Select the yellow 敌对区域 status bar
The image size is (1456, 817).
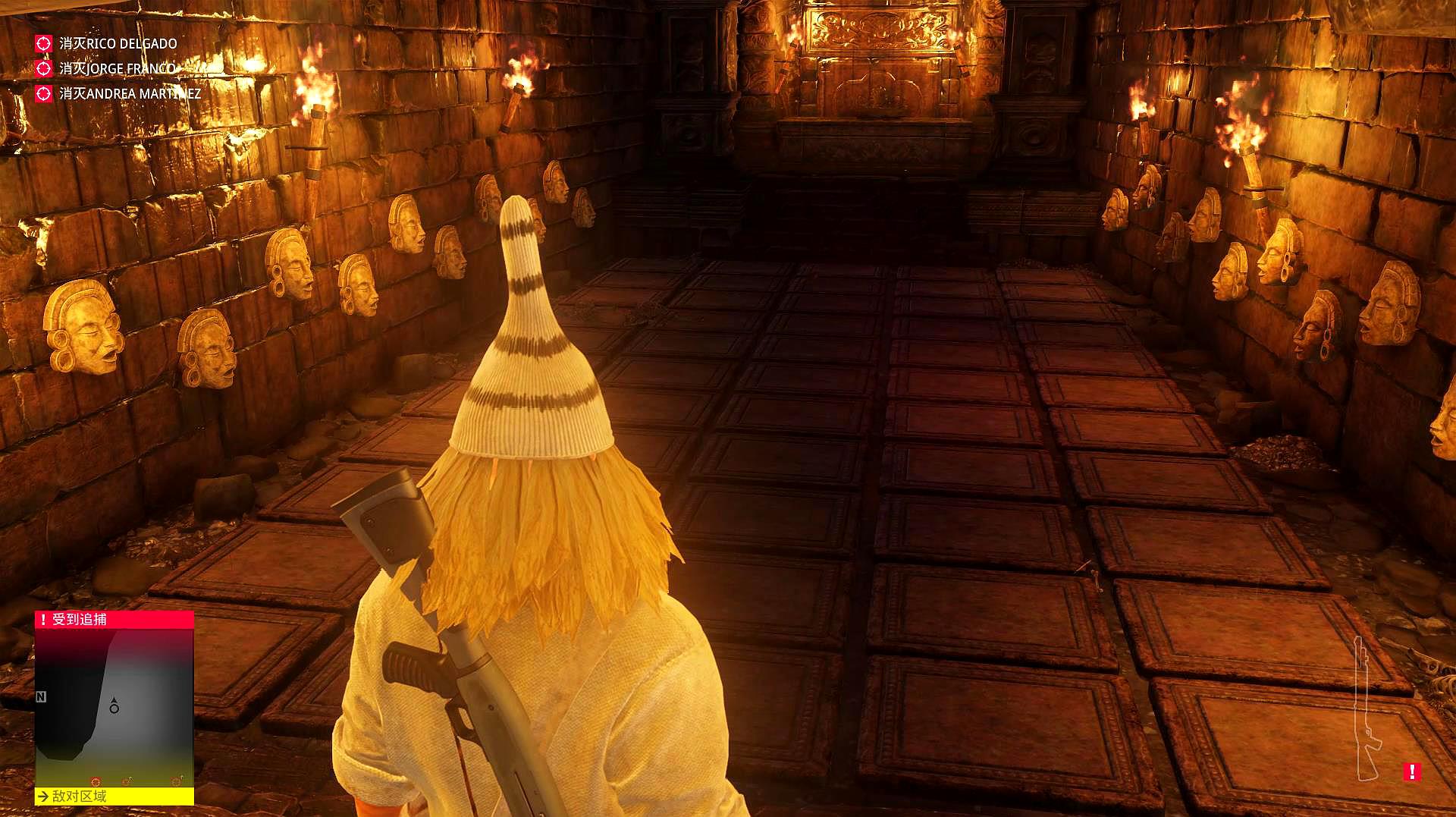[x=115, y=796]
